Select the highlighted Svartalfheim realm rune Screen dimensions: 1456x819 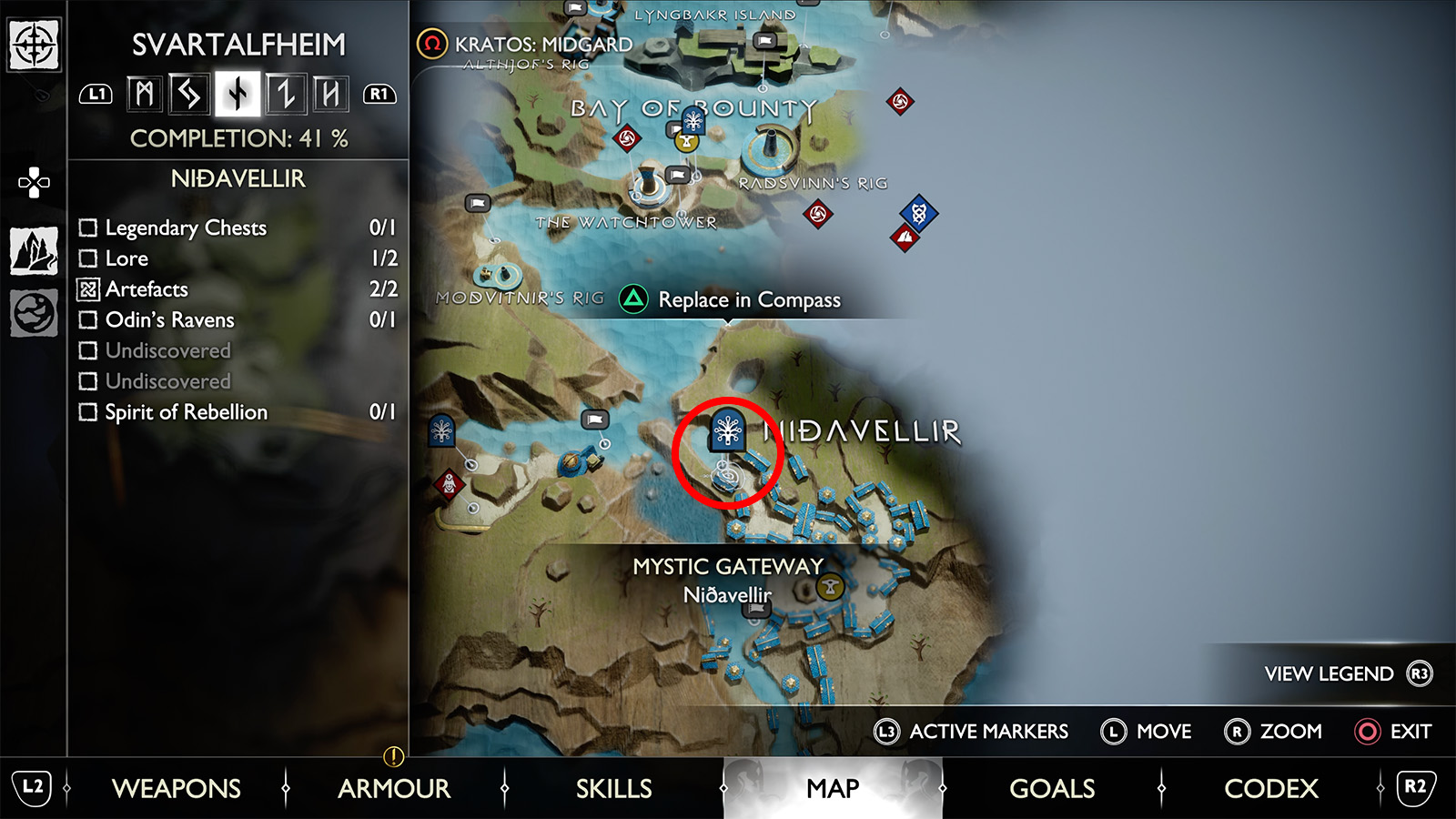click(238, 94)
